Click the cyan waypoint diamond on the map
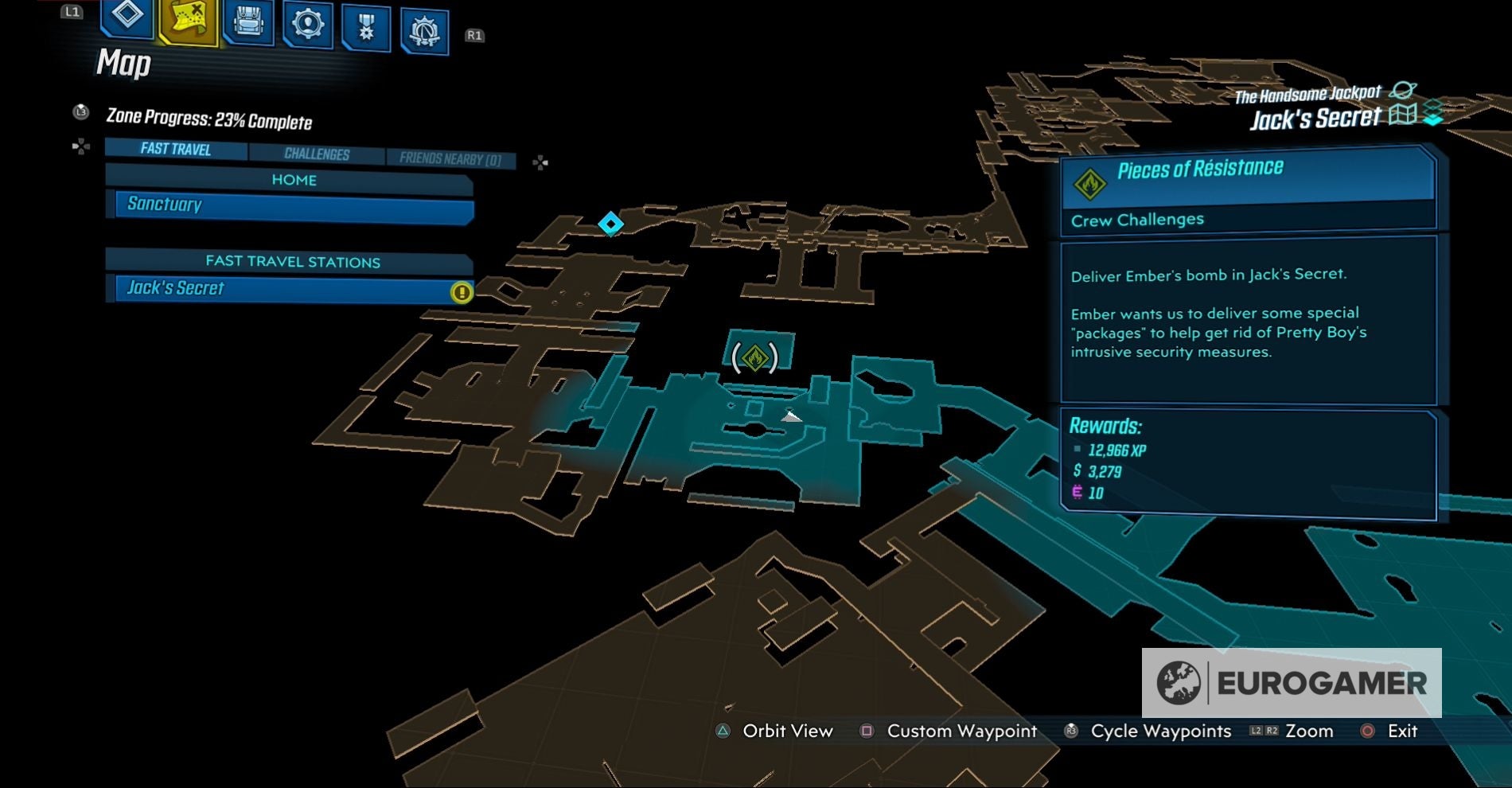1512x788 pixels. pyautogui.click(x=610, y=225)
